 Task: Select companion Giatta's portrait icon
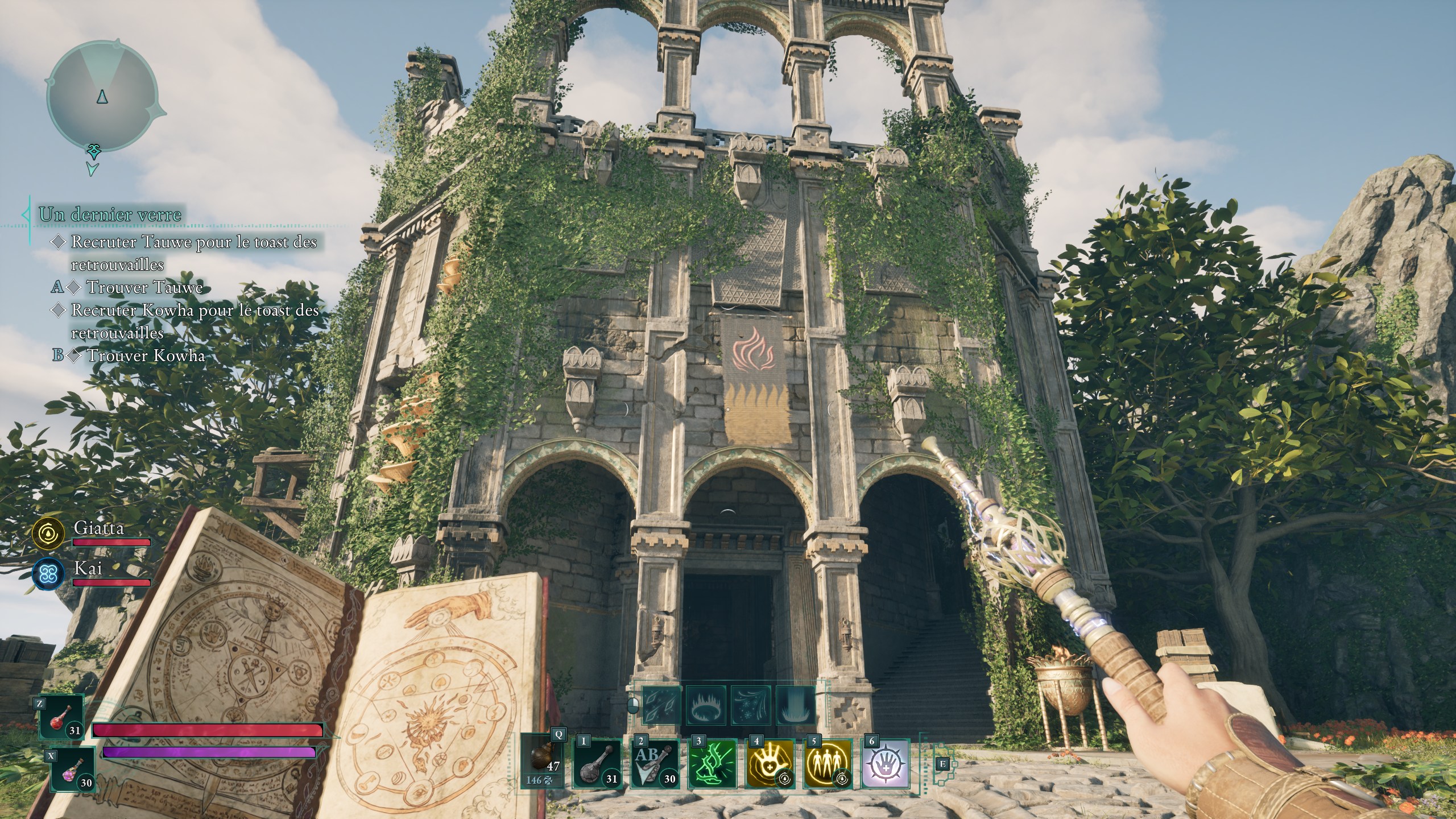49,533
